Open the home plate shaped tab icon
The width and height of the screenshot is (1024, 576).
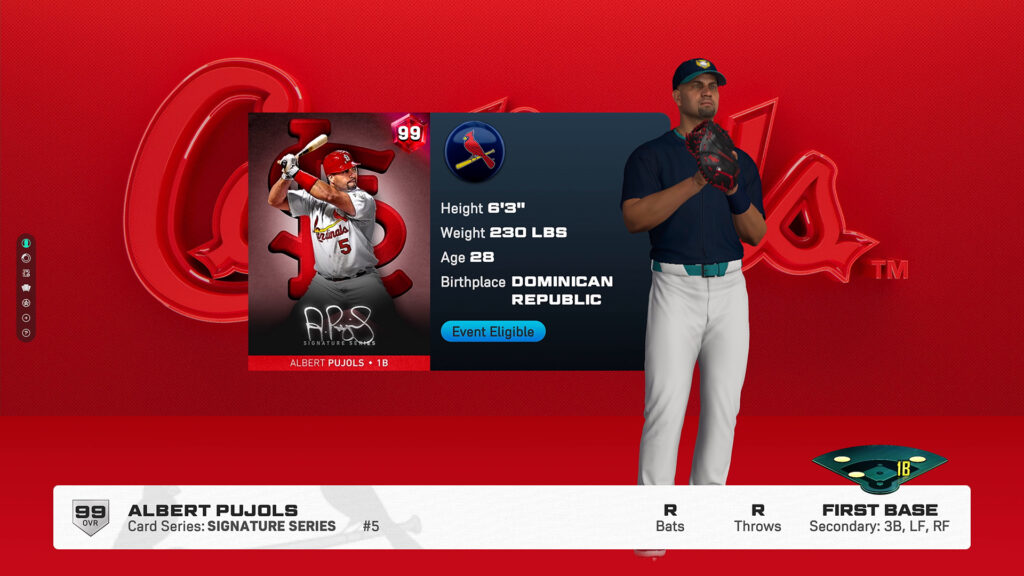(x=26, y=288)
